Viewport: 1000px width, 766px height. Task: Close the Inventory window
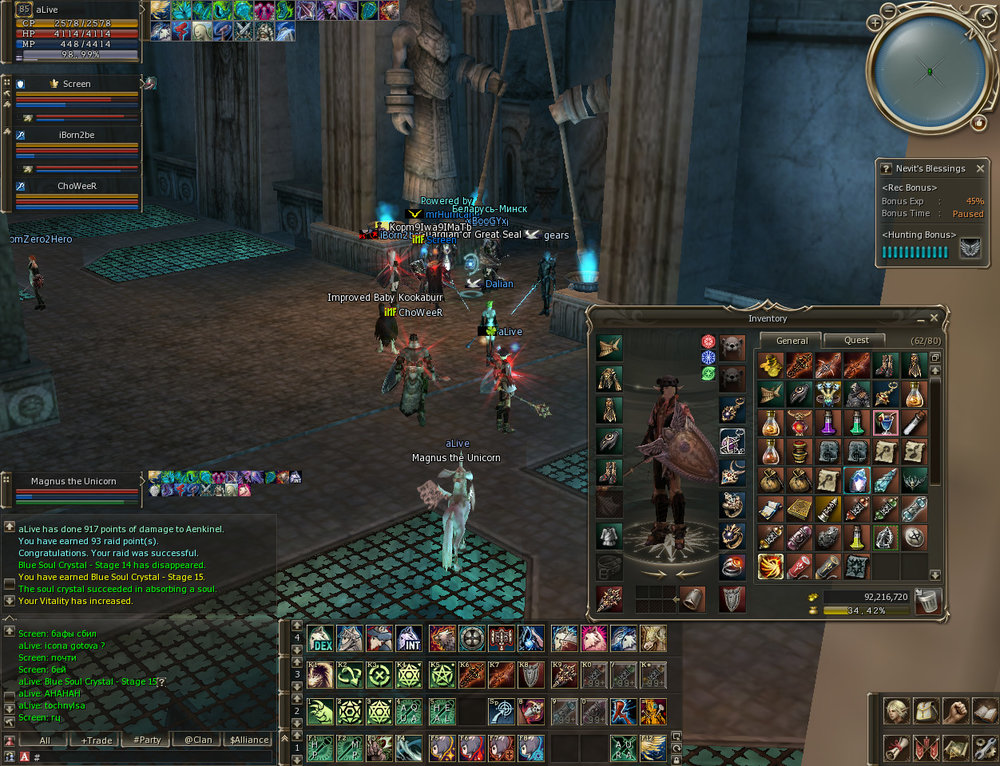(x=934, y=318)
